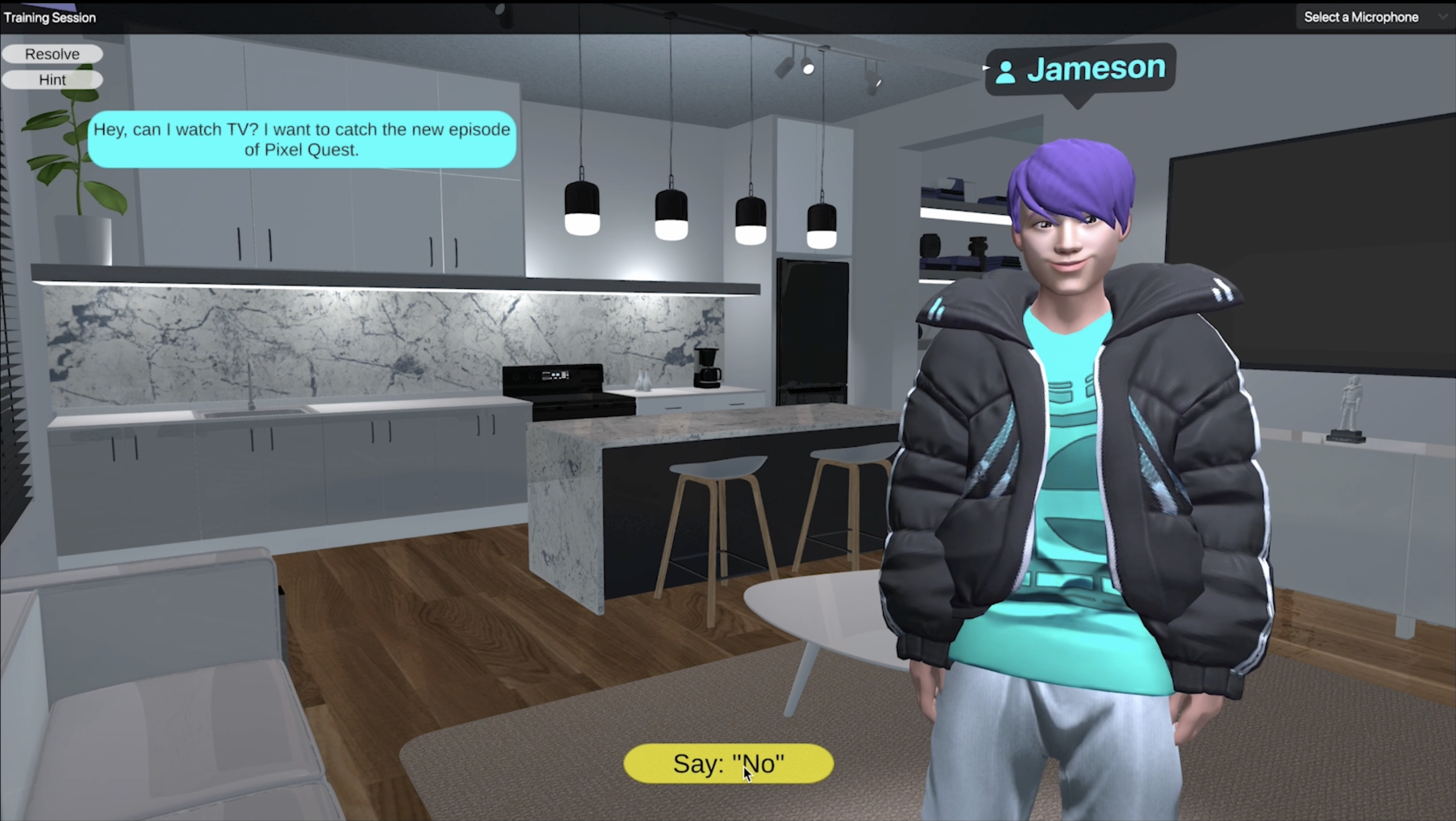Show a Hint for this conversation

click(52, 80)
